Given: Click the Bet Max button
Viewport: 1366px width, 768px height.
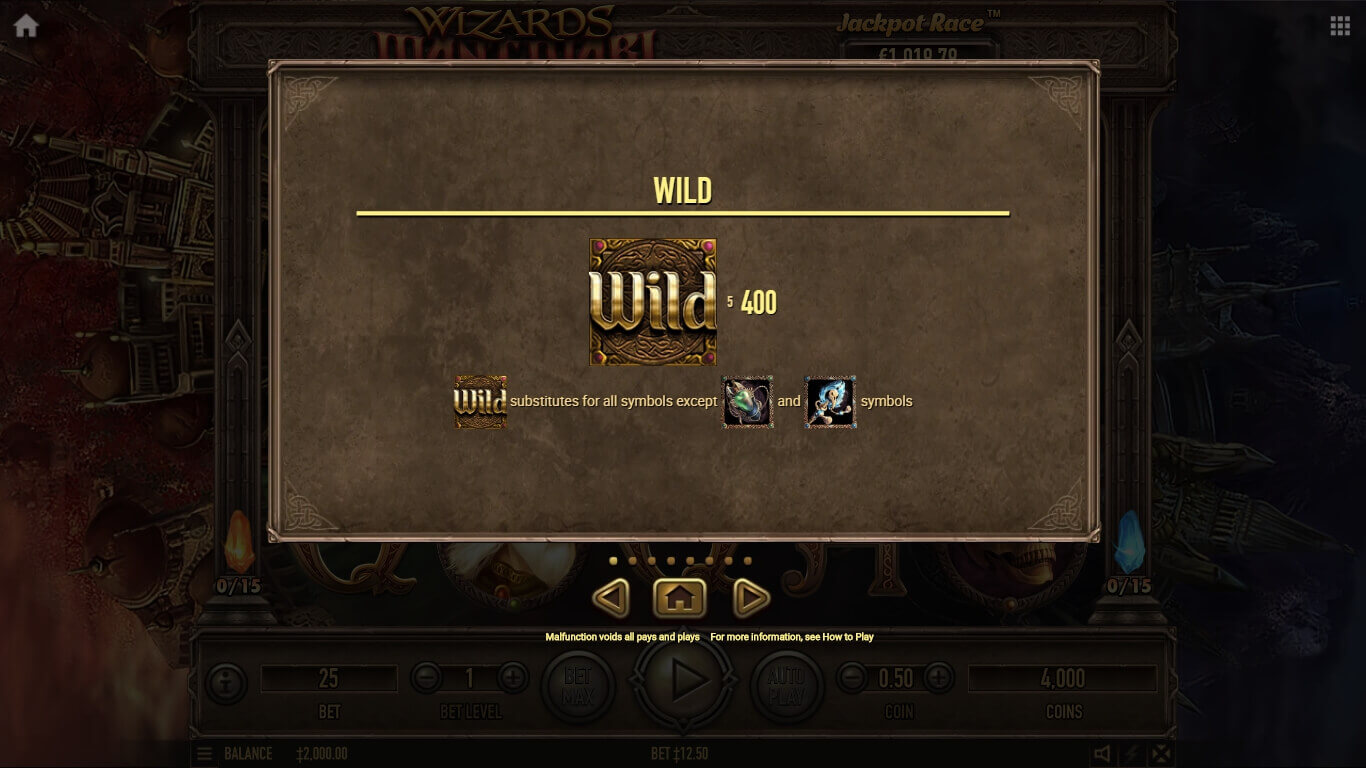Looking at the screenshot, I should [x=578, y=685].
